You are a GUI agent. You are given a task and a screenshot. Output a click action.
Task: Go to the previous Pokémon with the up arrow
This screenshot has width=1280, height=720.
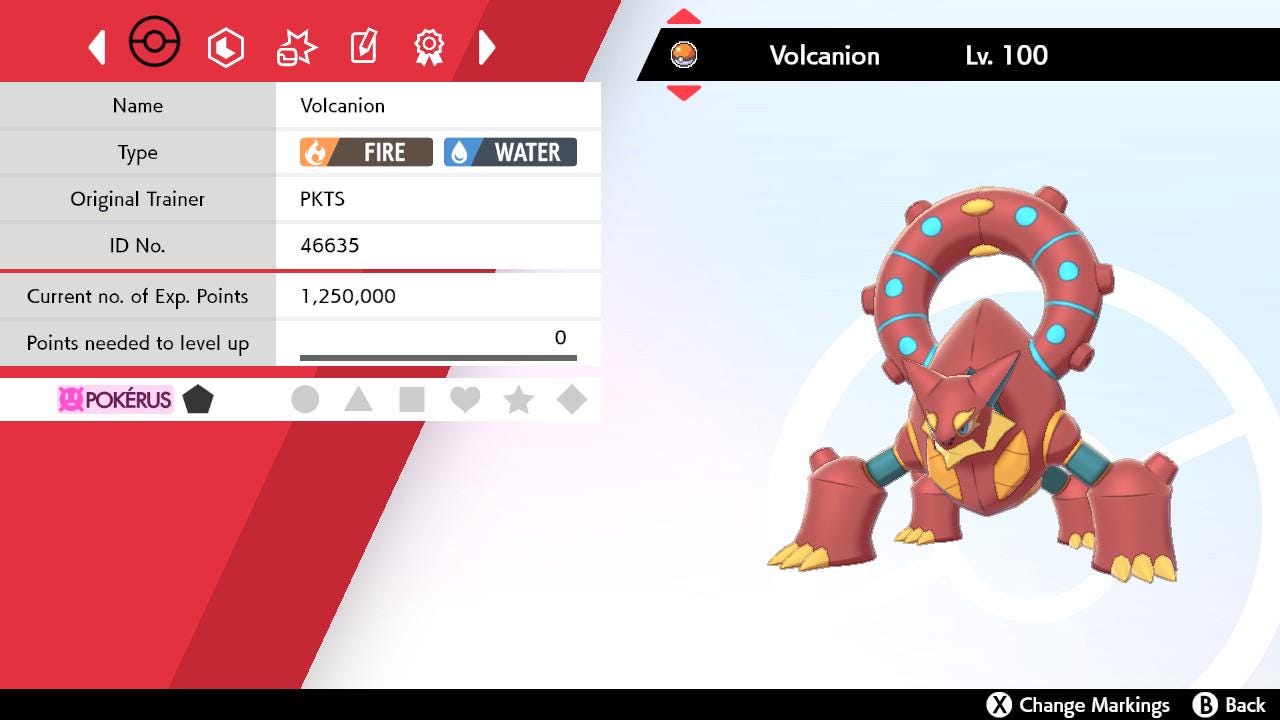click(x=684, y=17)
